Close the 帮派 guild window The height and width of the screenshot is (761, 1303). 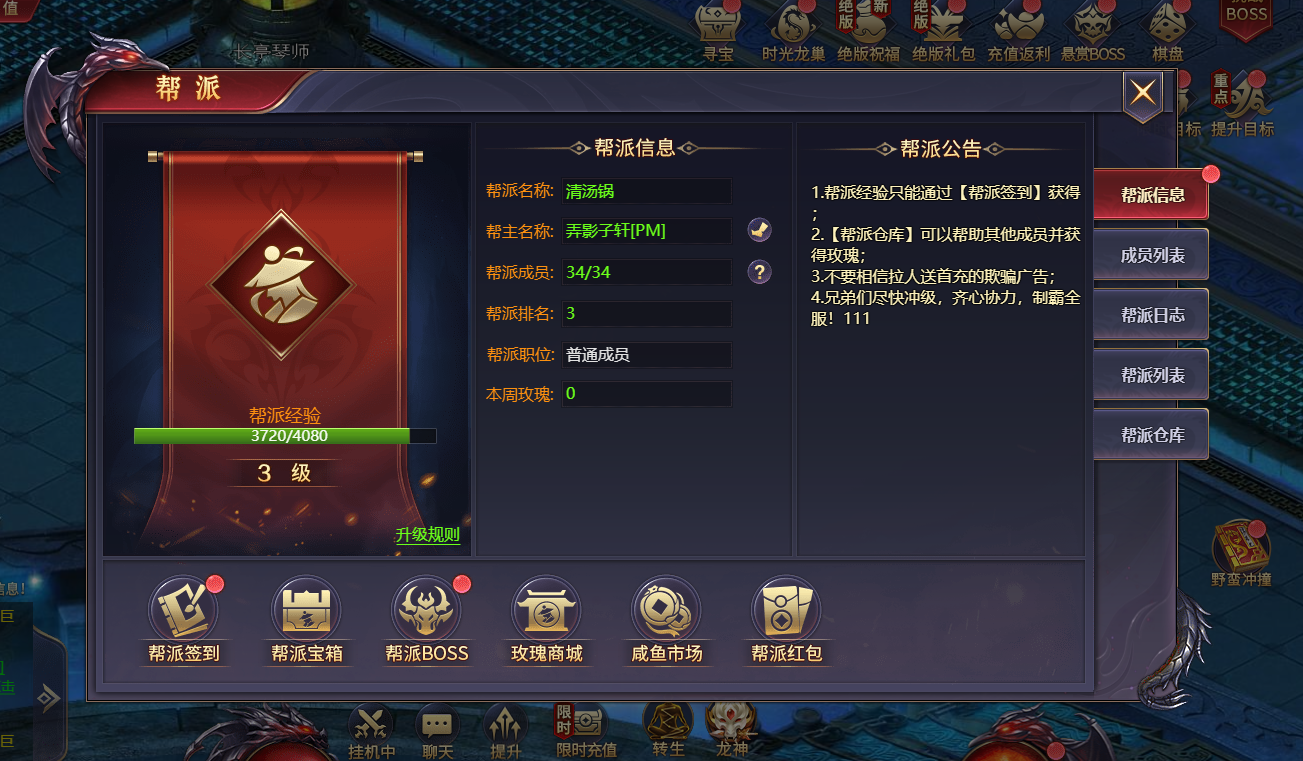[x=1143, y=94]
